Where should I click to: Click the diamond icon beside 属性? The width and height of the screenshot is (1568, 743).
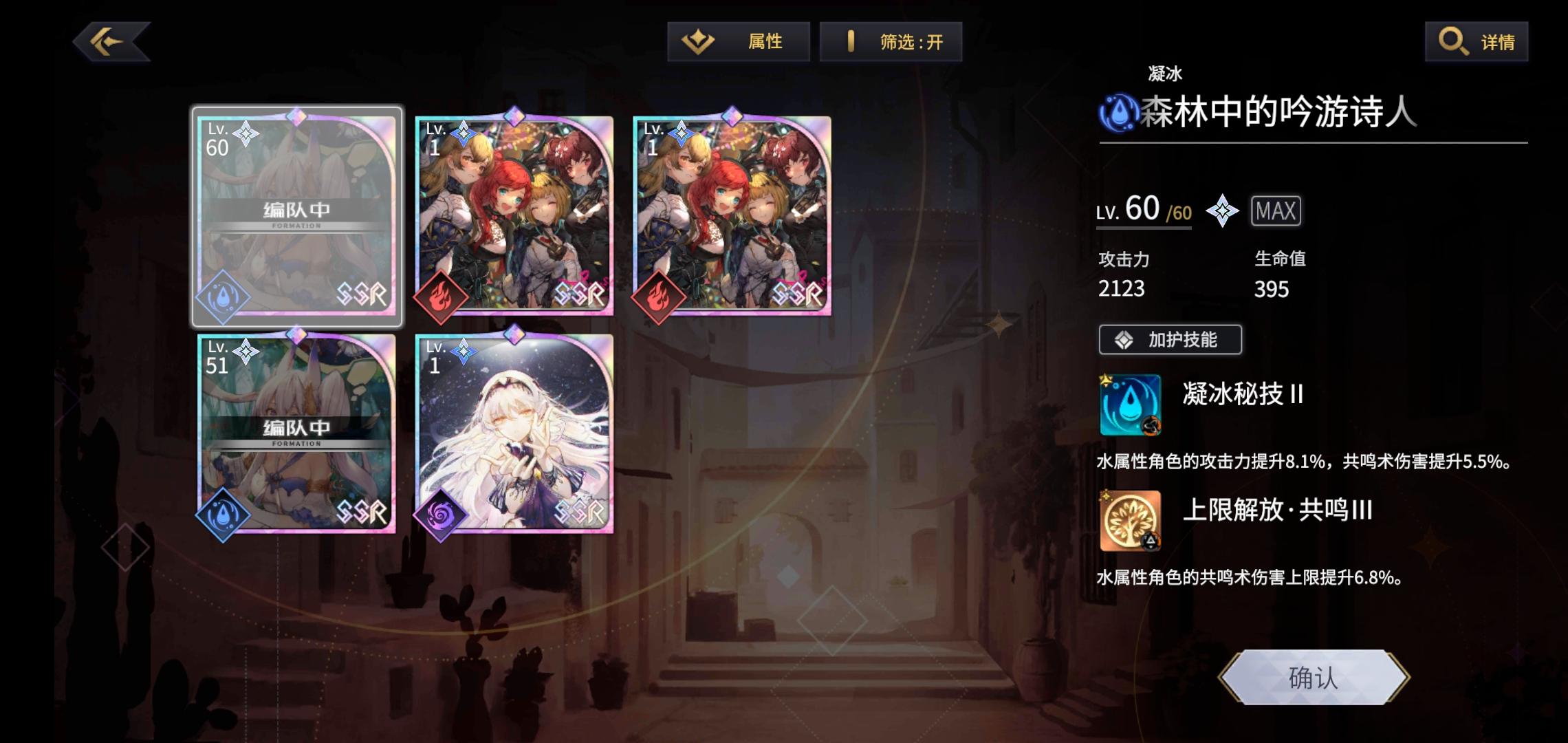698,41
